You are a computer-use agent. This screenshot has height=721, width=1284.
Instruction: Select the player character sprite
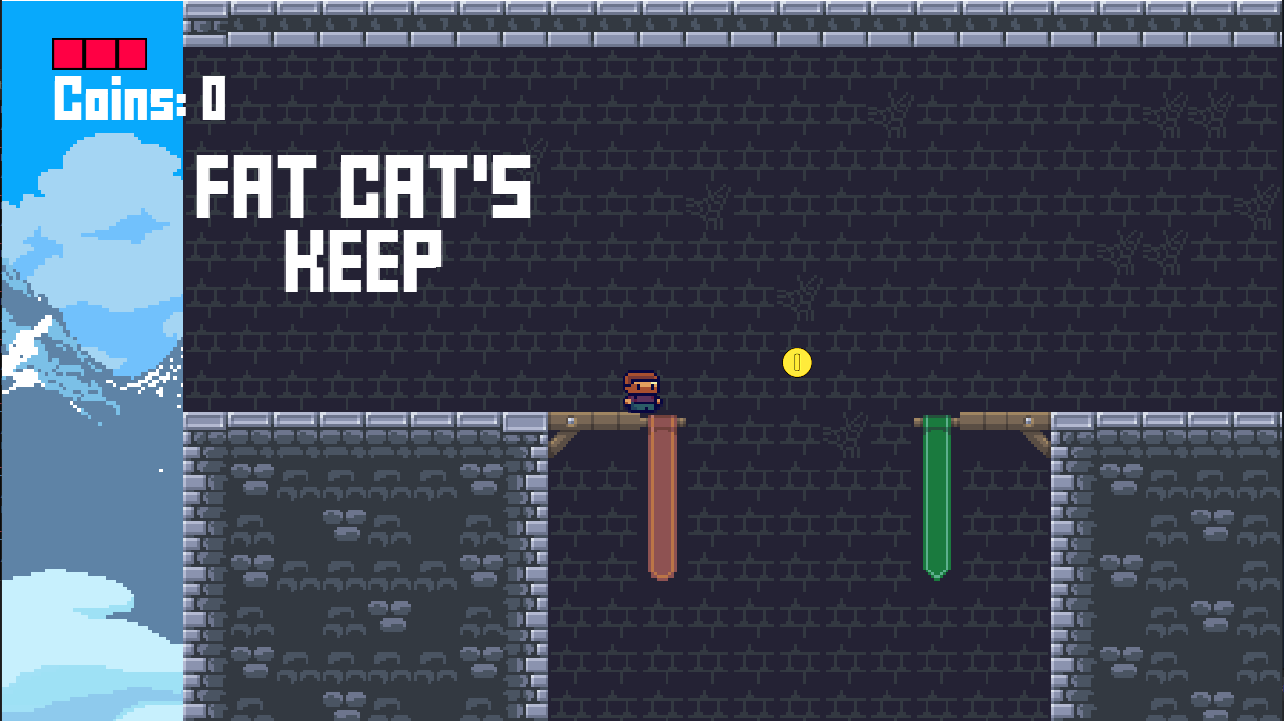coord(644,390)
